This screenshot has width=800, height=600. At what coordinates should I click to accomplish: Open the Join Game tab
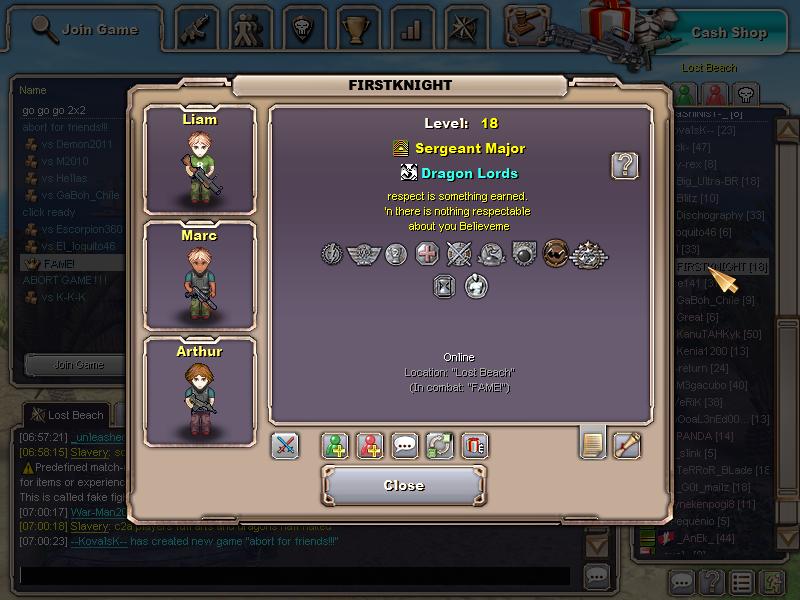pyautogui.click(x=87, y=29)
